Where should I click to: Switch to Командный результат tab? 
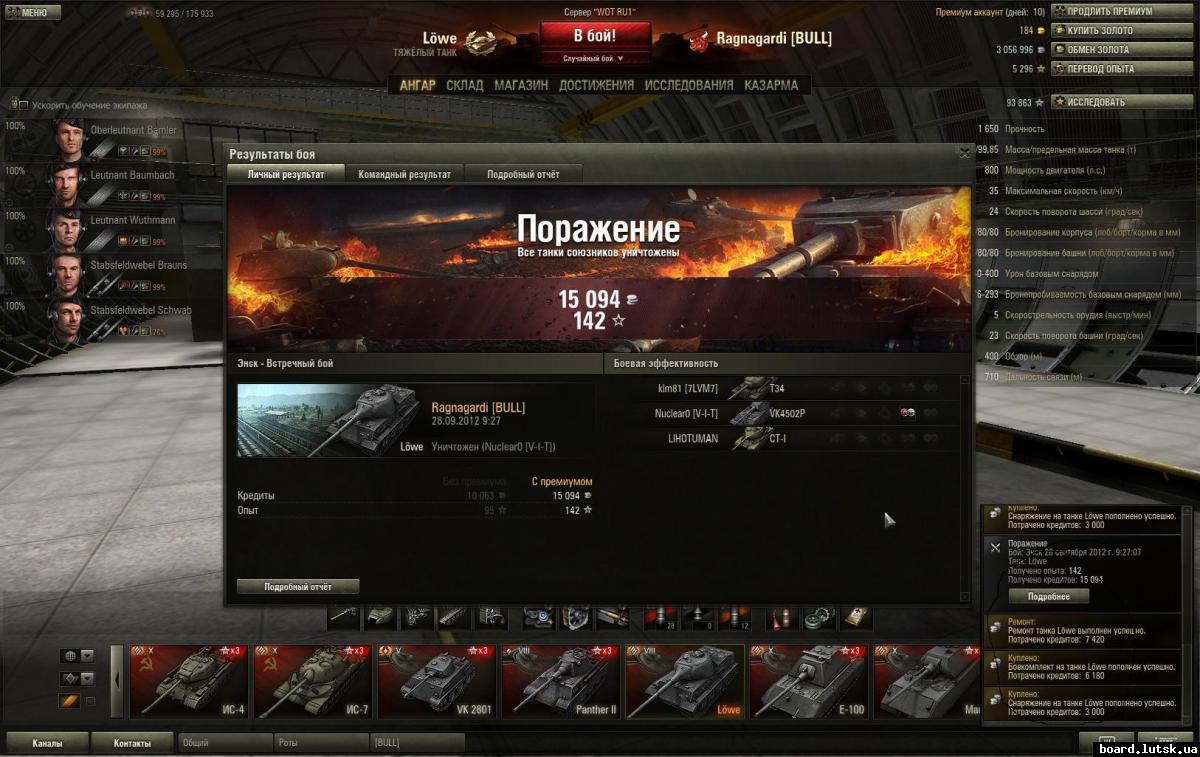(x=404, y=174)
